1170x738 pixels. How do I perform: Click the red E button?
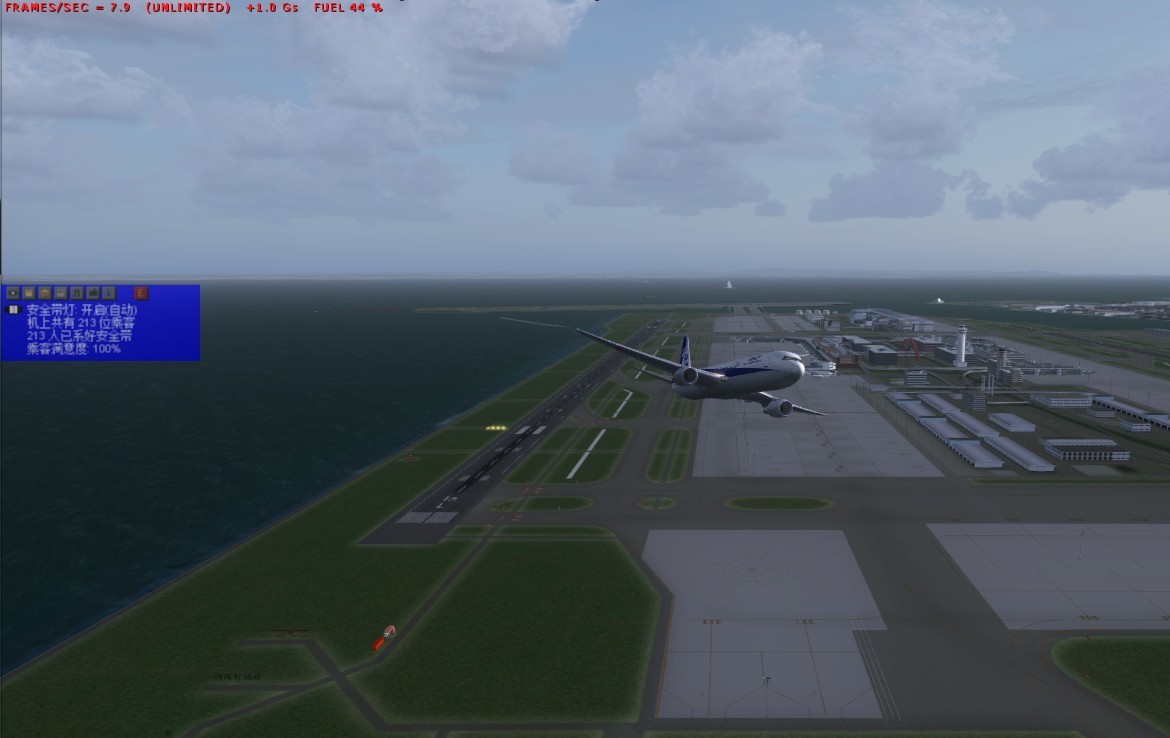[141, 293]
